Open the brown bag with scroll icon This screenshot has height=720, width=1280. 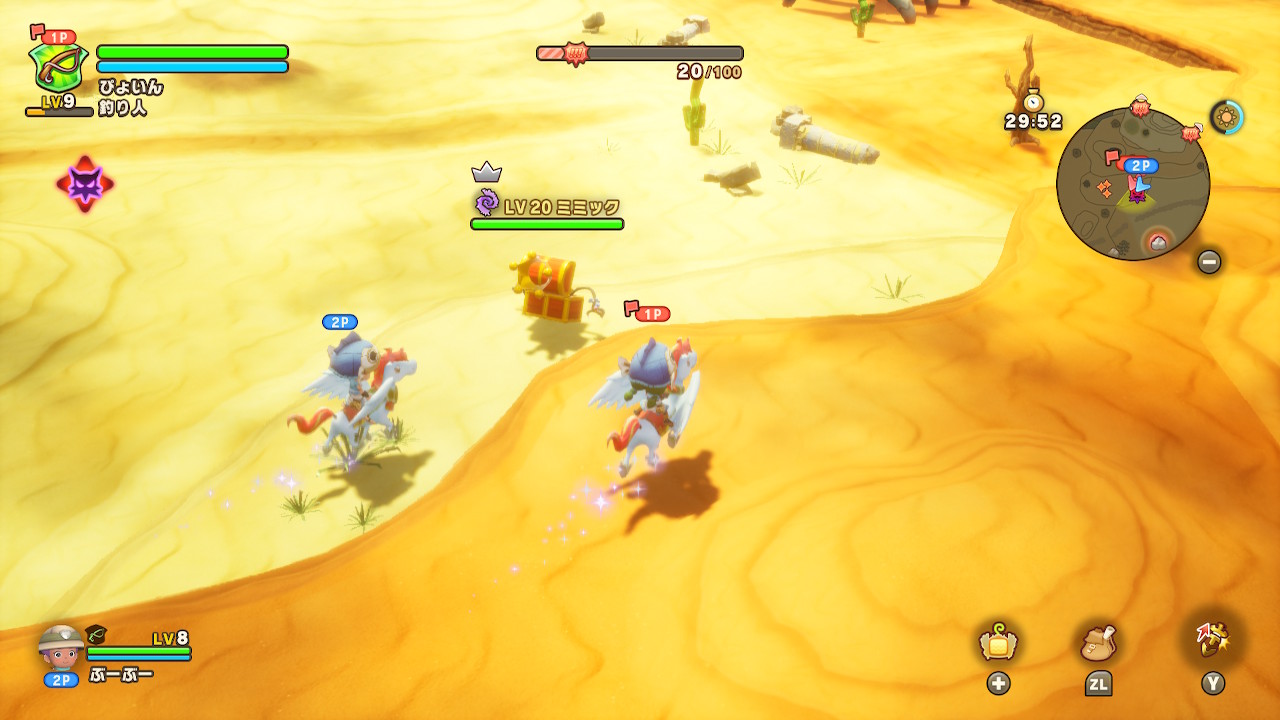click(x=1098, y=643)
